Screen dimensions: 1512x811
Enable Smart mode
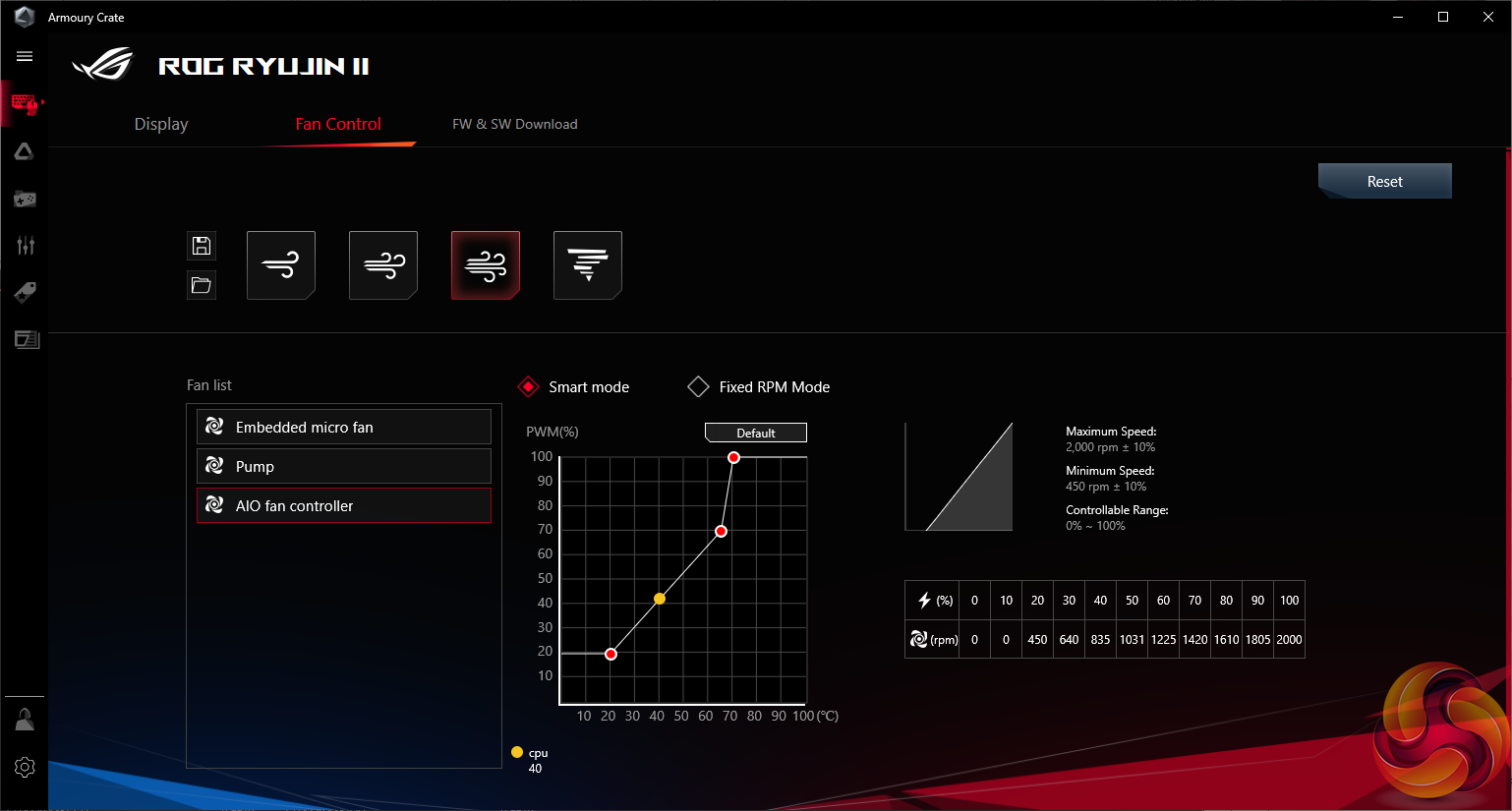coord(529,387)
